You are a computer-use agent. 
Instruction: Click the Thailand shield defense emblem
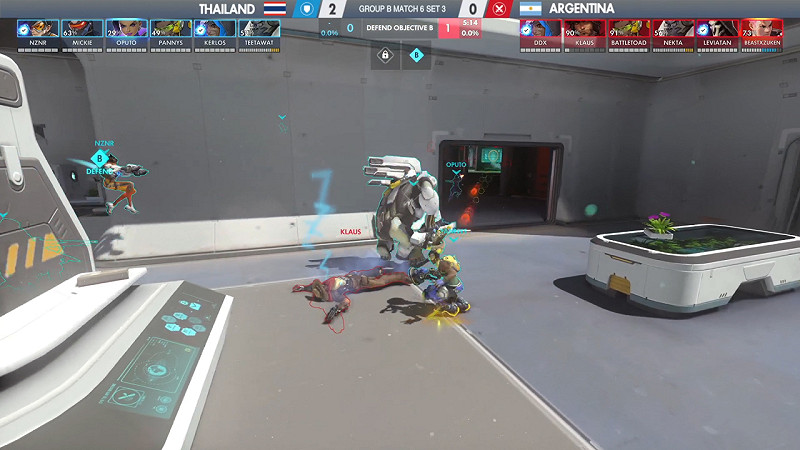pyautogui.click(x=308, y=9)
